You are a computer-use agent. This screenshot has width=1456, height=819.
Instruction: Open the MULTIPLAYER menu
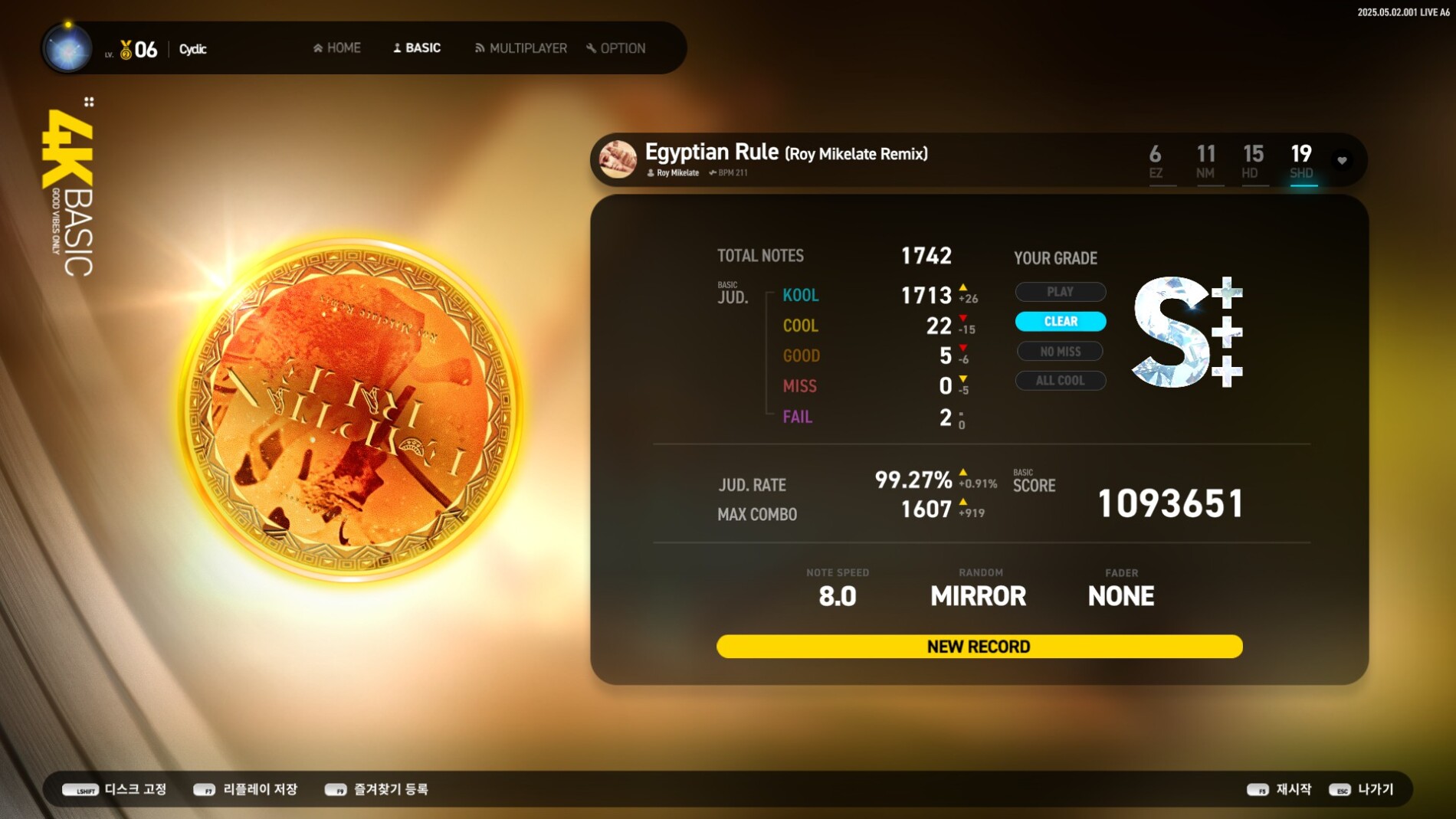521,48
